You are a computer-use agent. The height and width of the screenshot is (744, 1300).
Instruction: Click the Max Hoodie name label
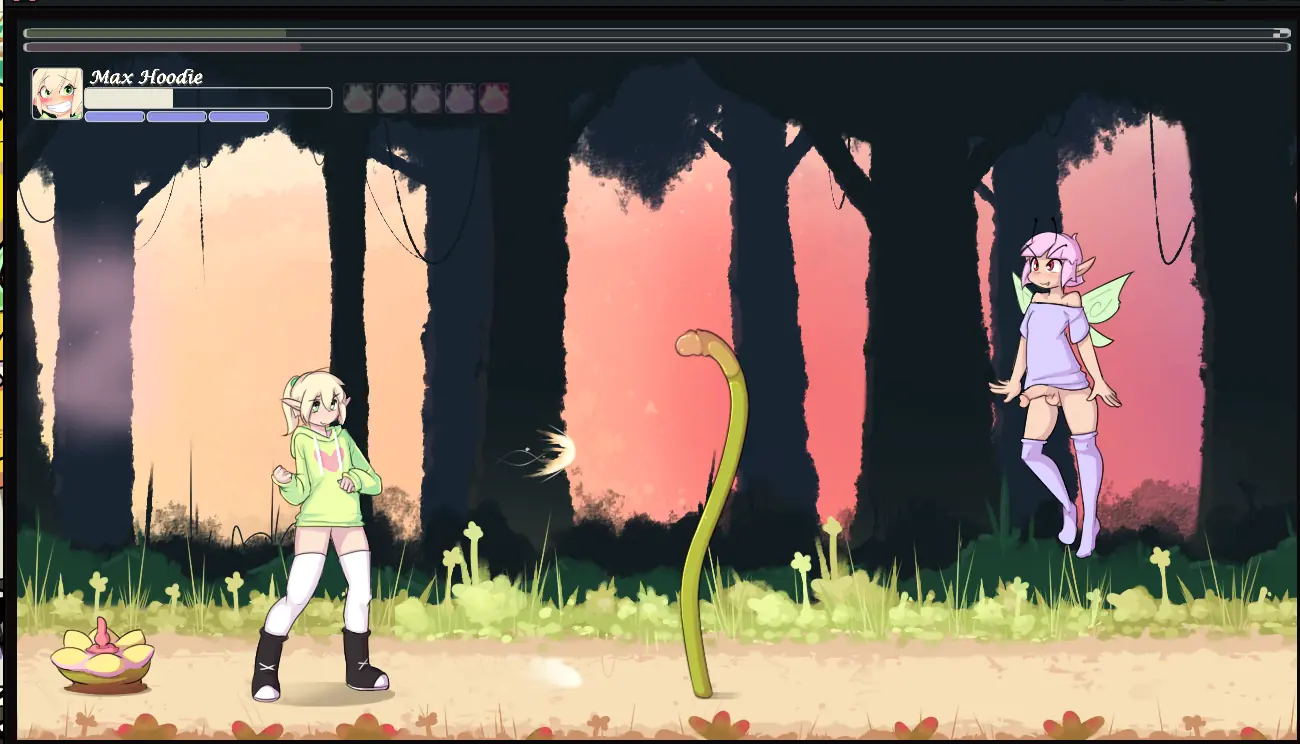pyautogui.click(x=148, y=76)
